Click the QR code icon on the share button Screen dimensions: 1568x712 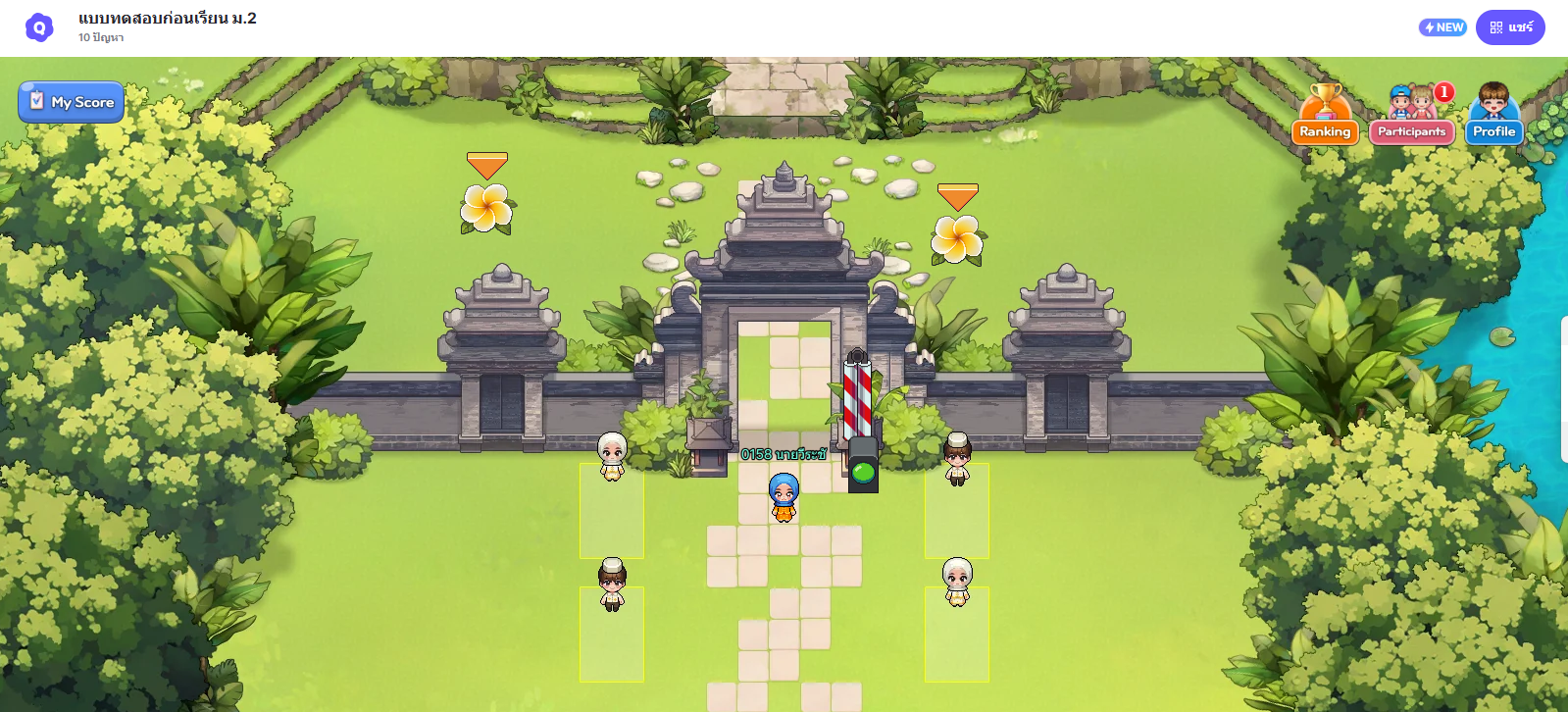1497,27
